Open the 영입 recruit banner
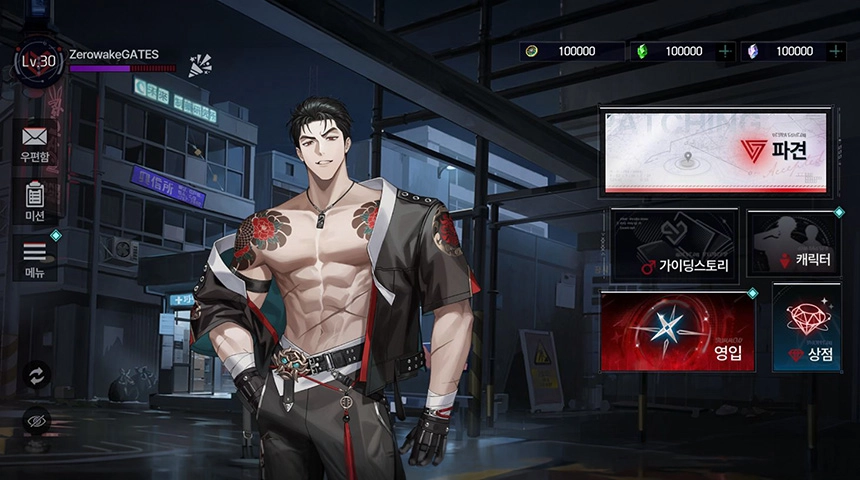860x480 pixels. (677, 331)
